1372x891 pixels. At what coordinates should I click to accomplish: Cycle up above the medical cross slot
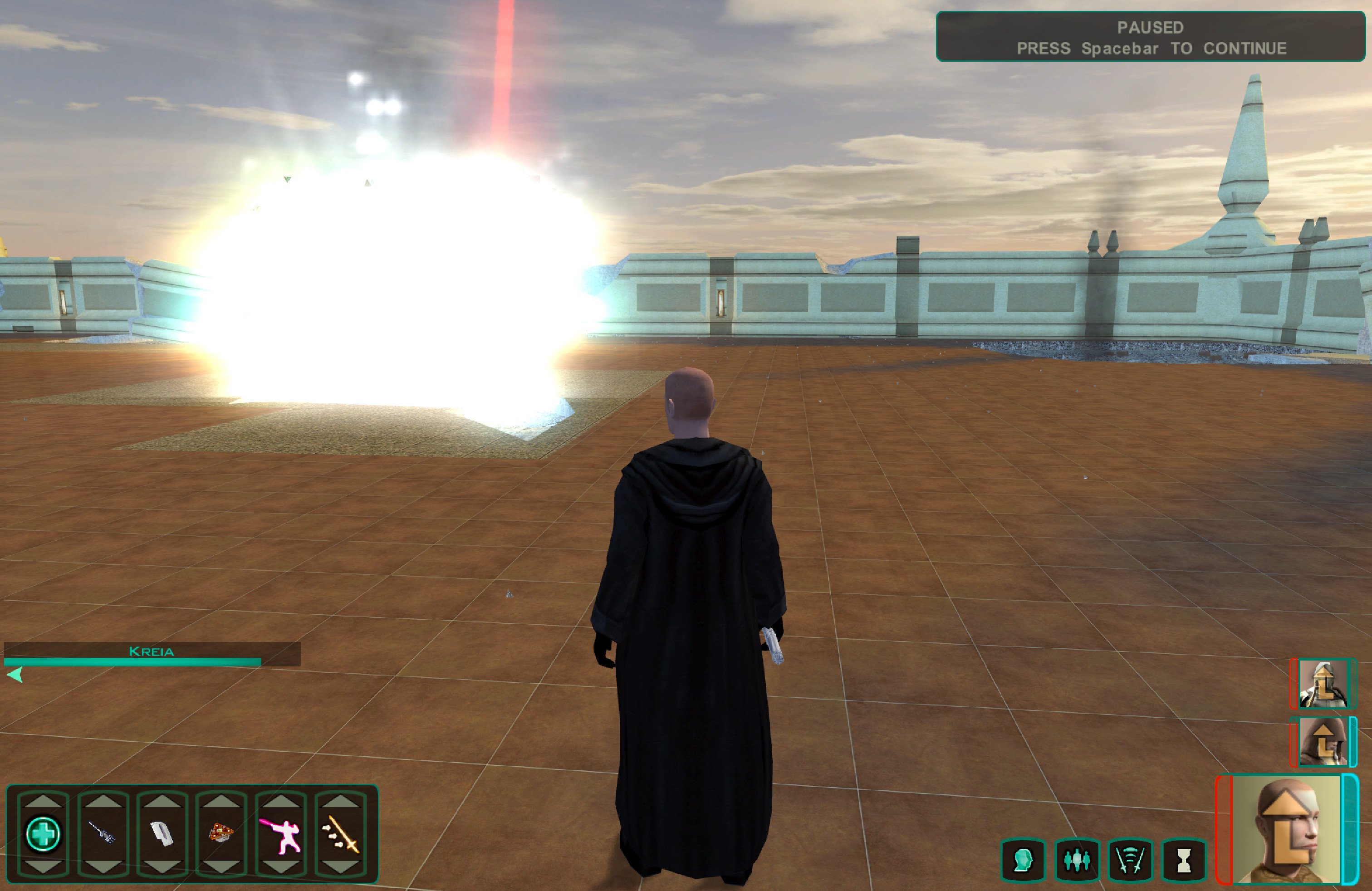click(43, 801)
